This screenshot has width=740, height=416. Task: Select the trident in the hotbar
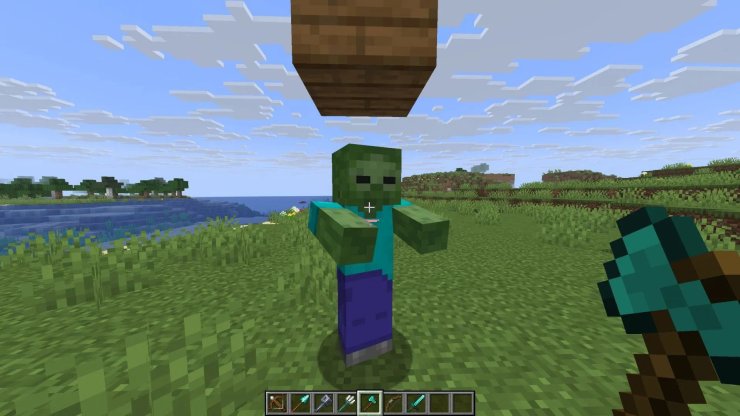click(x=346, y=402)
